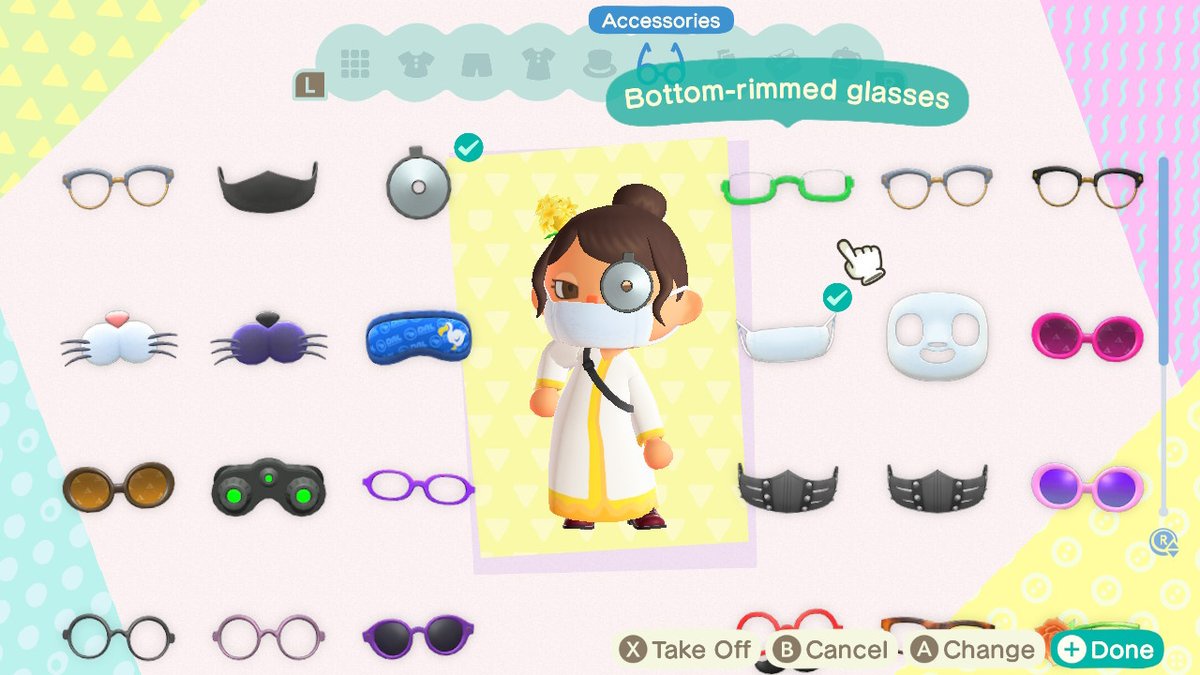Switch to the bottoms shorts tab

coord(476,65)
